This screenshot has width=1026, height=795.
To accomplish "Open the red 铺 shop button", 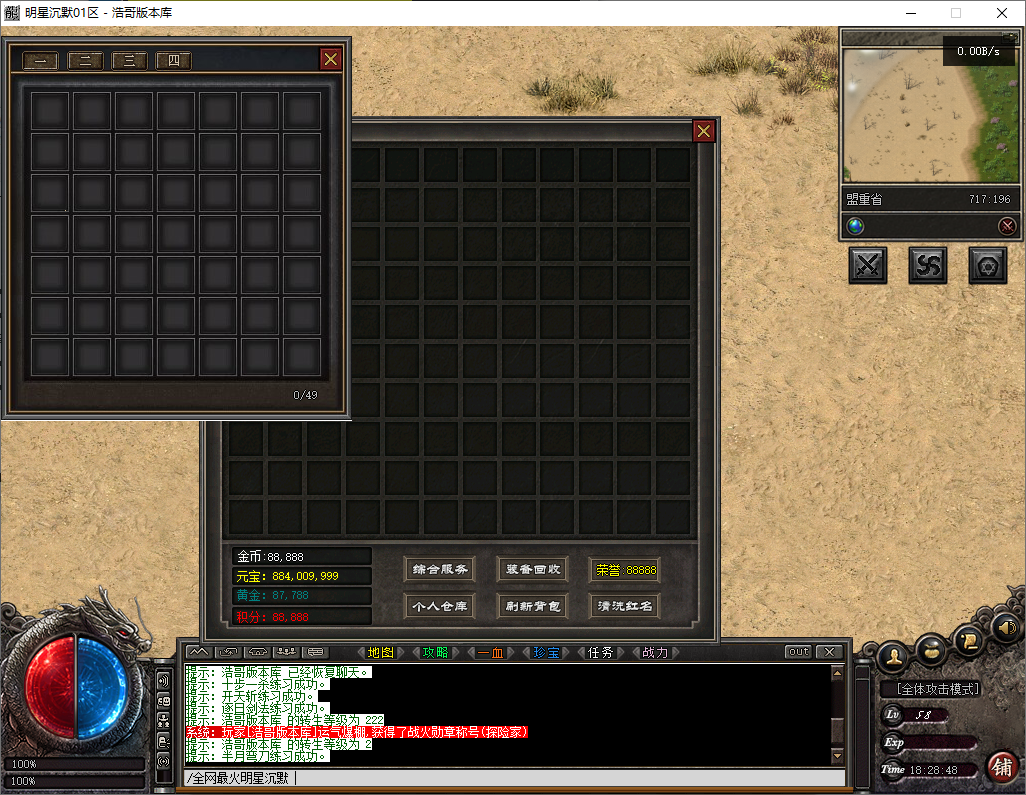I will click(x=1001, y=767).
